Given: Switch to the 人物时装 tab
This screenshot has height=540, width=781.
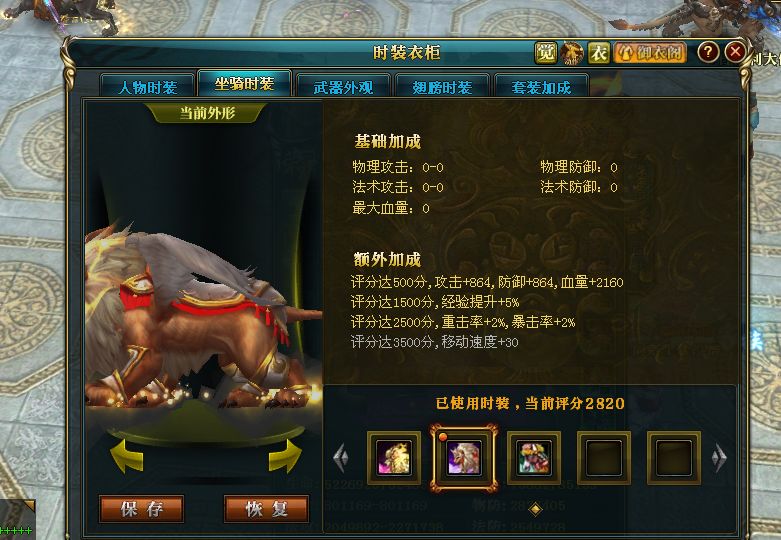Looking at the screenshot, I should click(146, 87).
